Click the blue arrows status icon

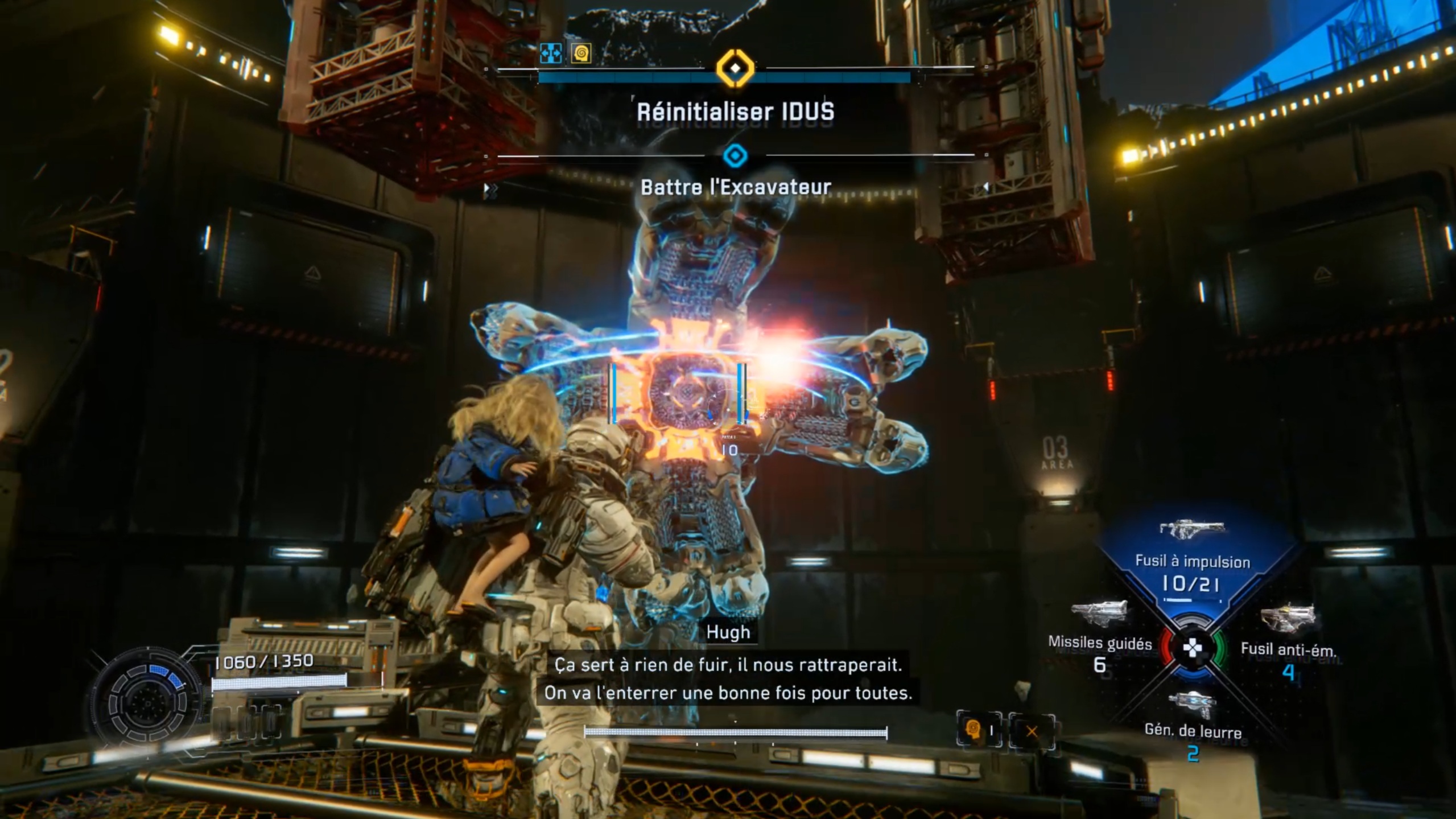pos(551,53)
